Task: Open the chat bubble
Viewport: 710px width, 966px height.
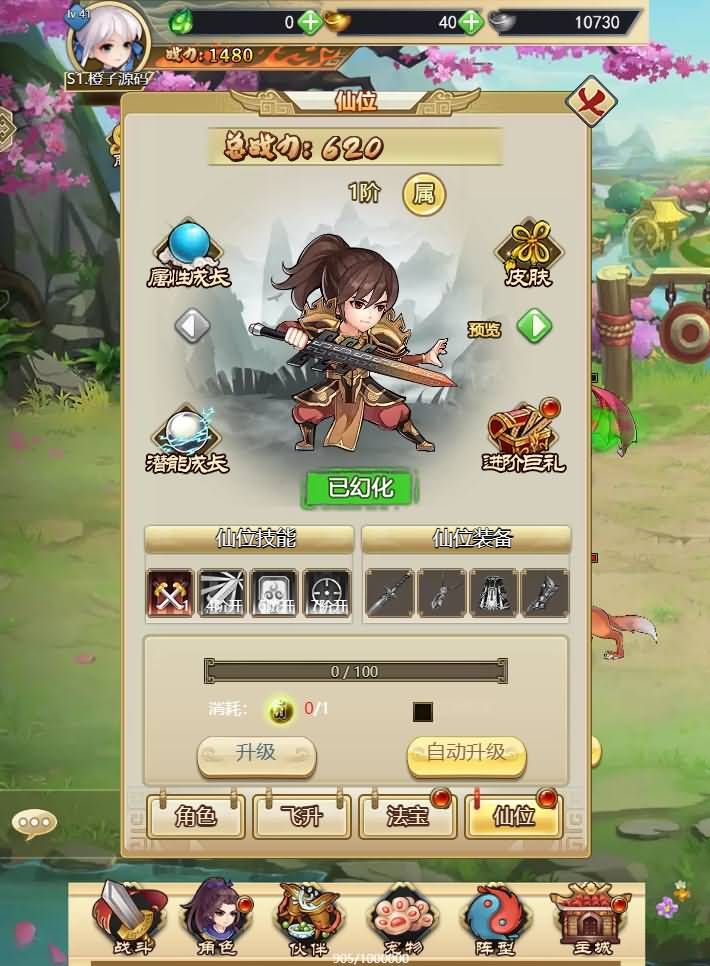Action: point(35,824)
